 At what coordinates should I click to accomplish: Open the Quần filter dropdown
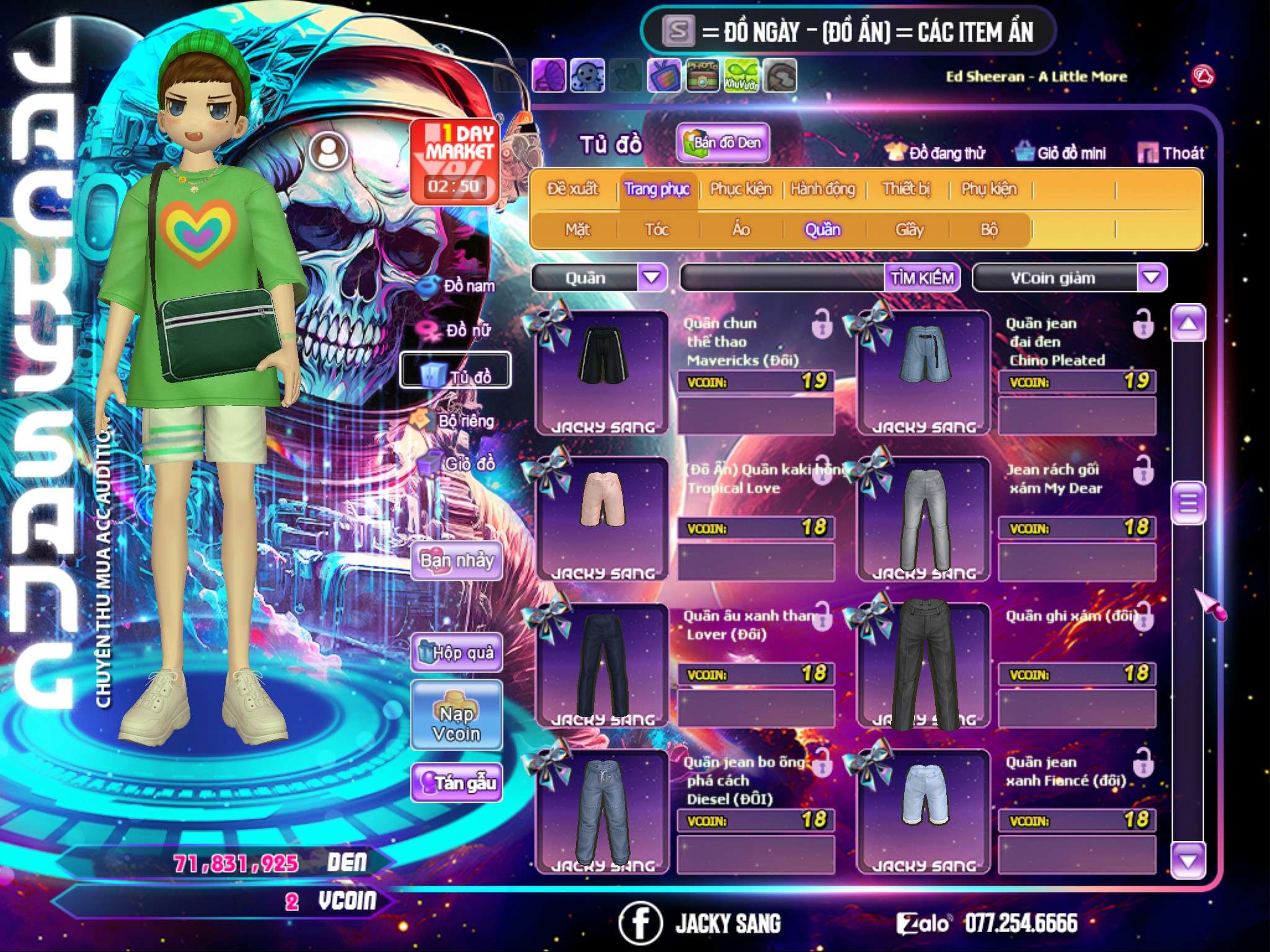click(651, 278)
